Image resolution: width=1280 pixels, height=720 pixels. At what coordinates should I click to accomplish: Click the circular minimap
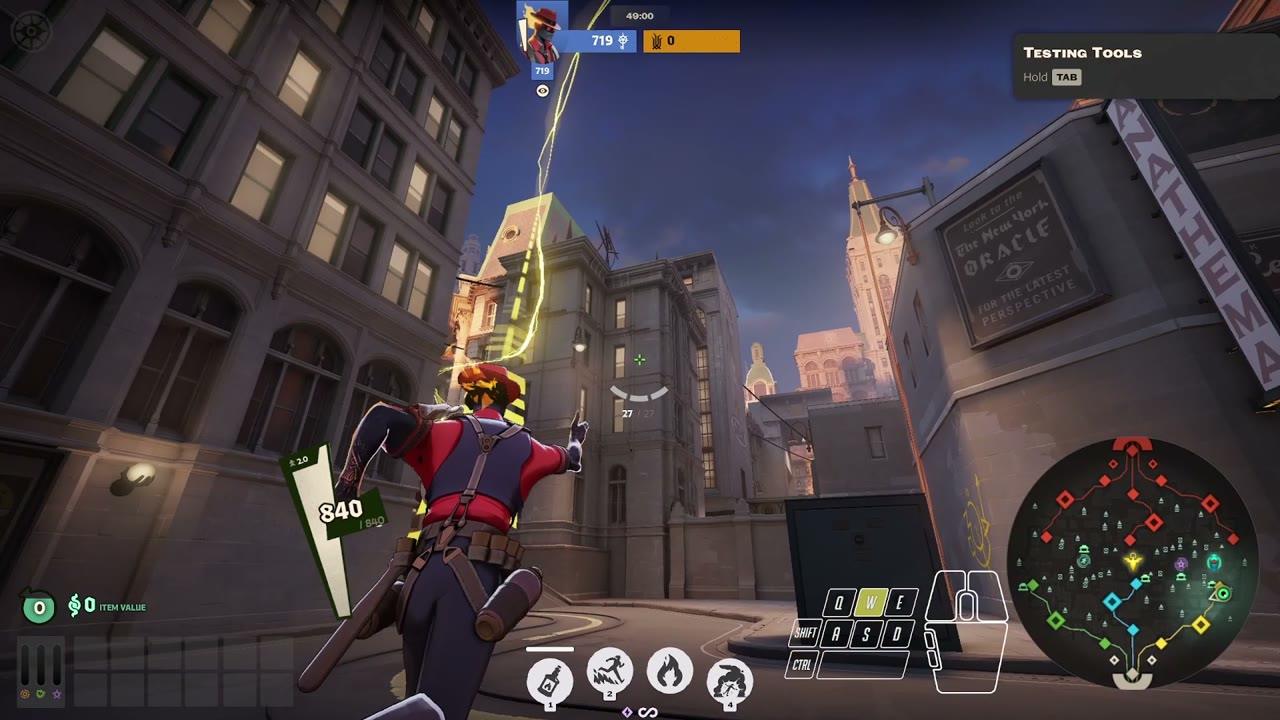point(1131,561)
